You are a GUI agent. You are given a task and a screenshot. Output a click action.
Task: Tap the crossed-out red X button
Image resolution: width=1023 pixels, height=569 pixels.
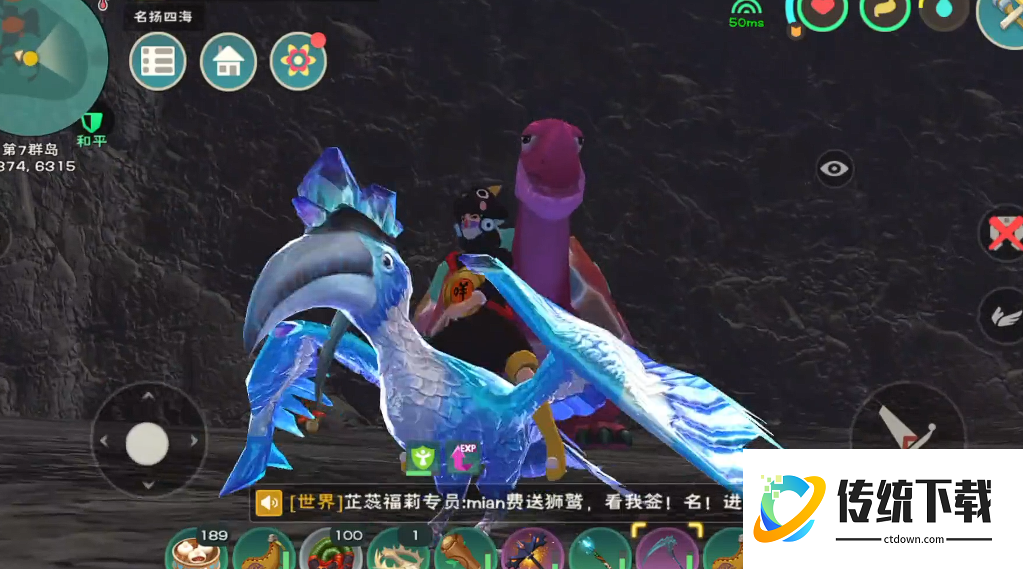(1003, 233)
